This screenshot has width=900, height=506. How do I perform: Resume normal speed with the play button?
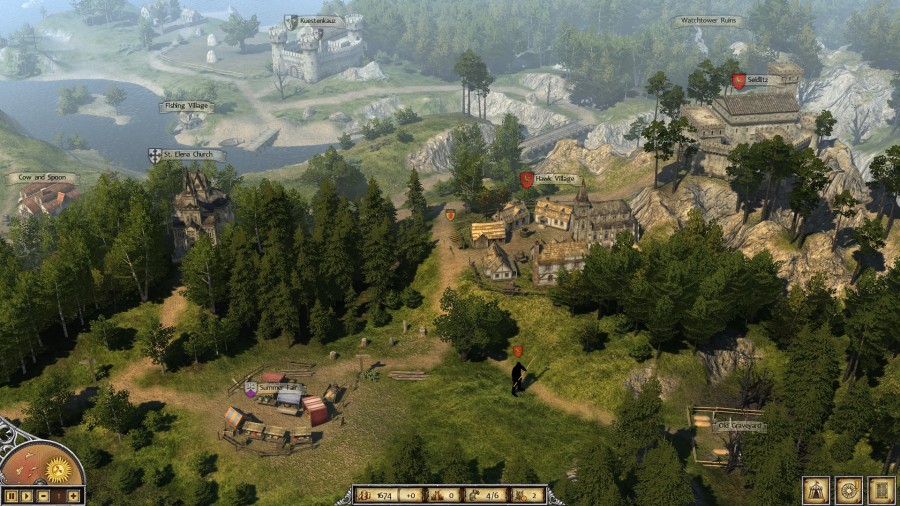(27, 496)
